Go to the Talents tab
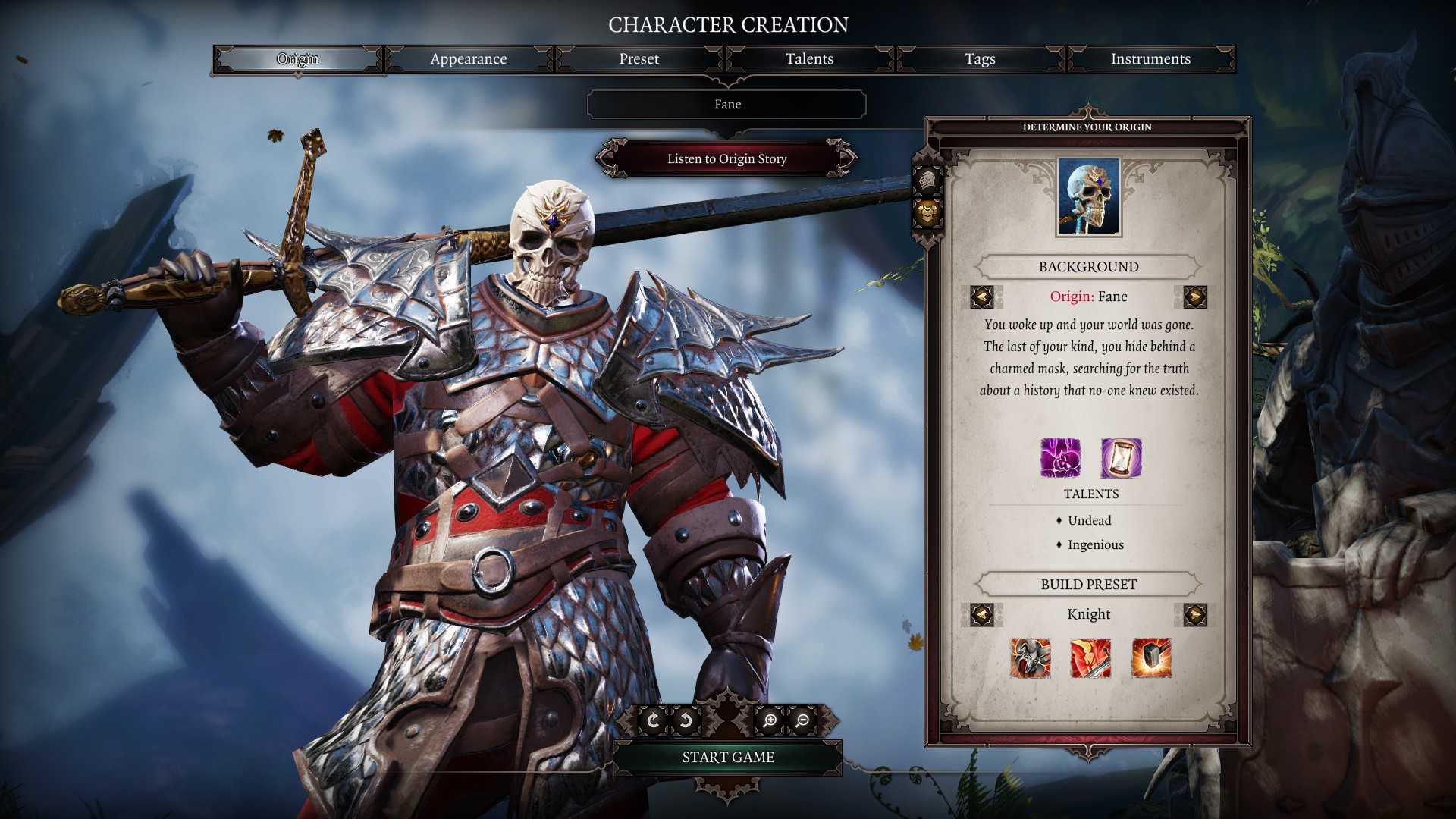 pyautogui.click(x=809, y=59)
